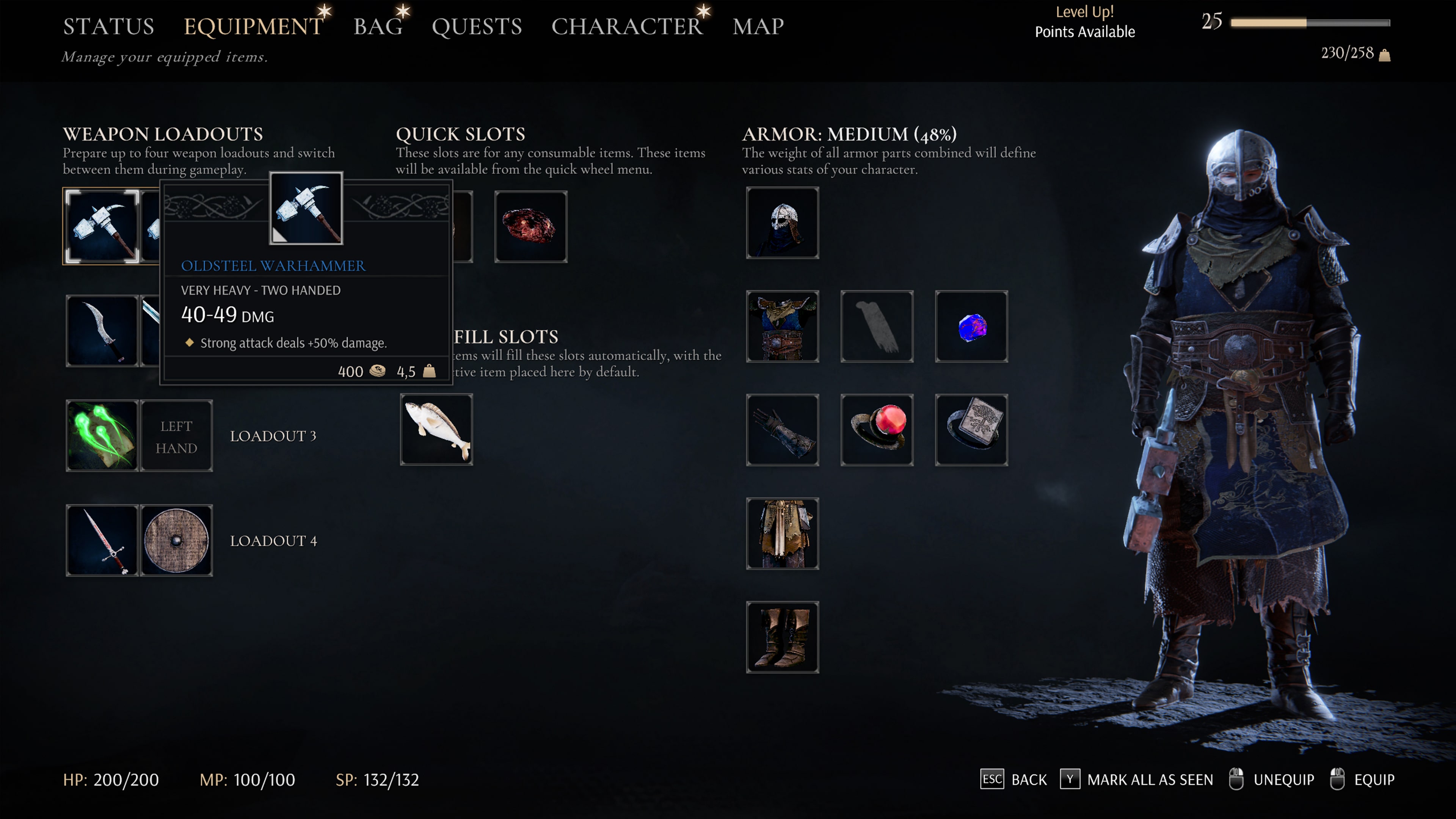Viewport: 1456px width, 819px height.
Task: Select the Equipment tab
Action: [253, 27]
